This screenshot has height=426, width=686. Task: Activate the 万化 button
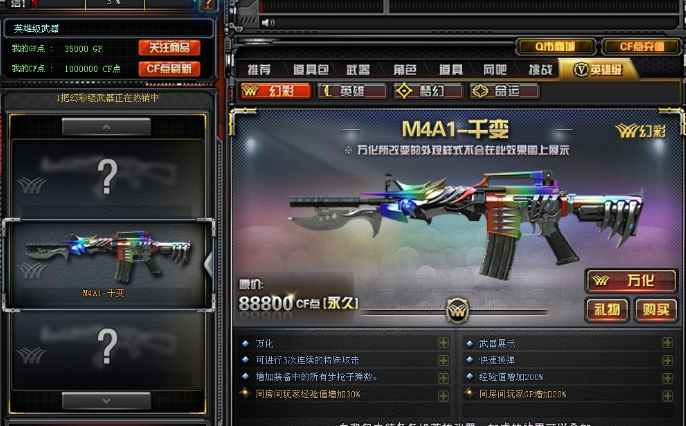[x=631, y=281]
